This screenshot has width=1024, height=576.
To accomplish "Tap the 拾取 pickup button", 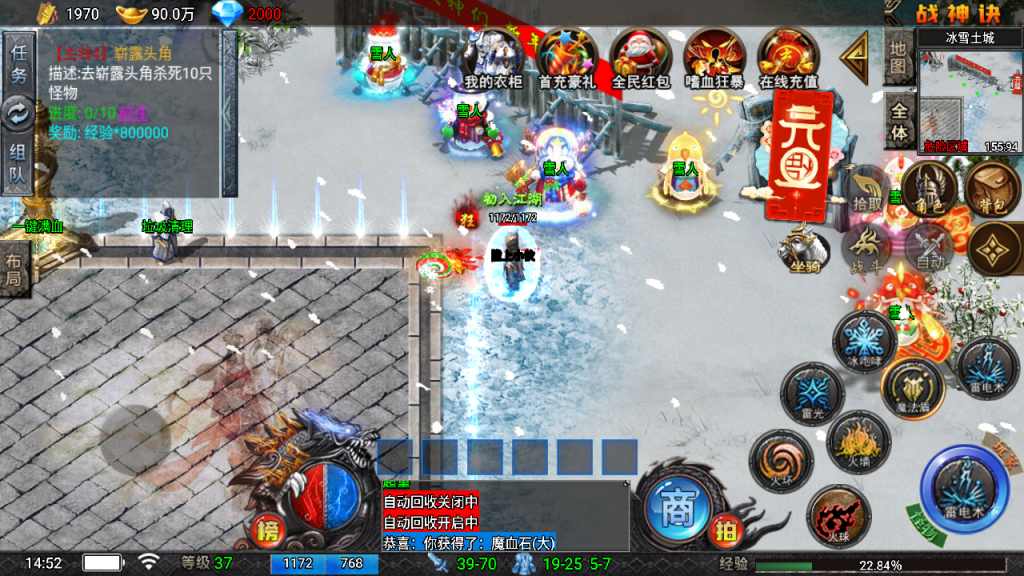I will click(866, 190).
